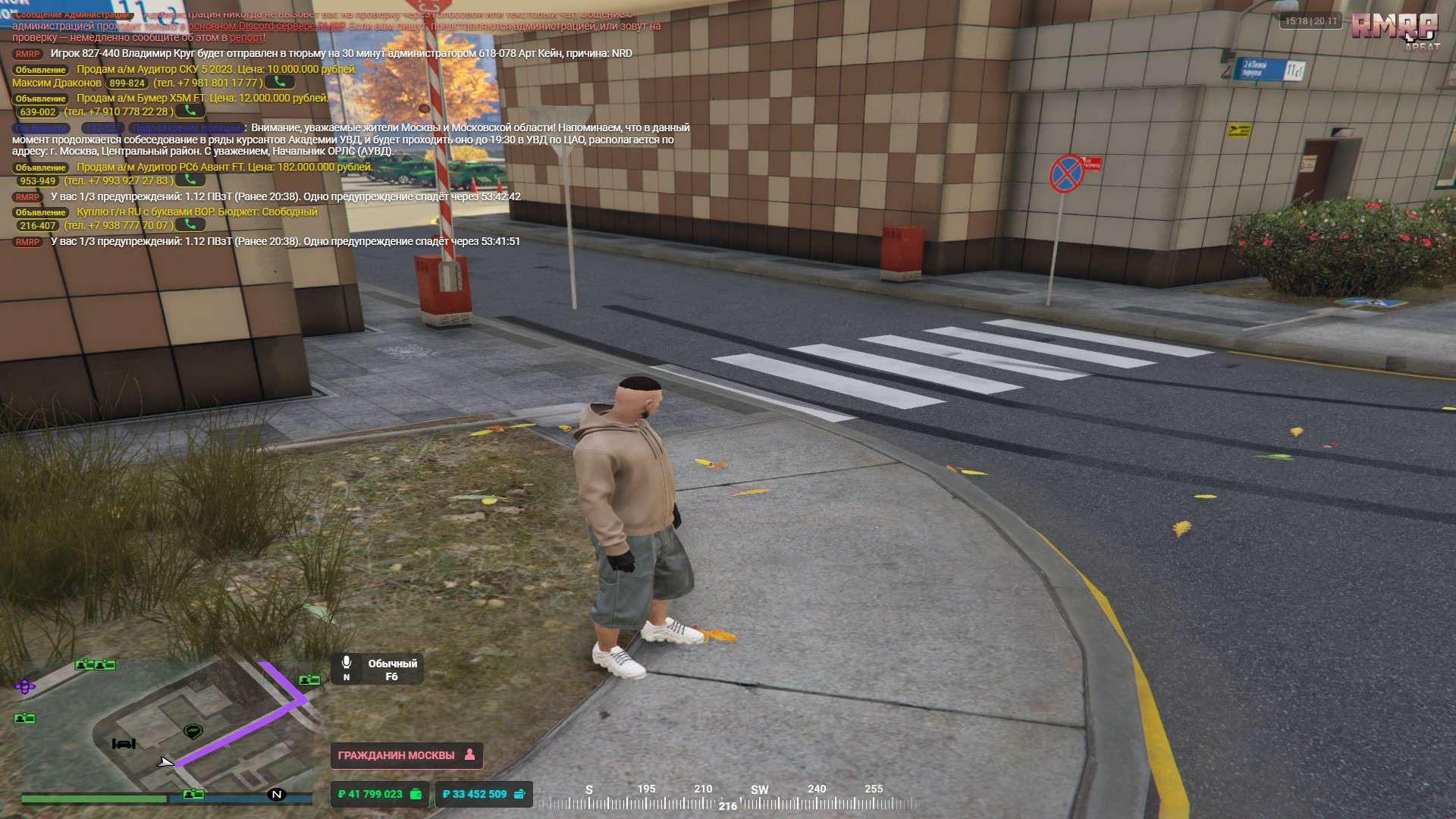Call the Бумер Х5М FT seller
This screenshot has width=1456, height=819.
tap(190, 111)
